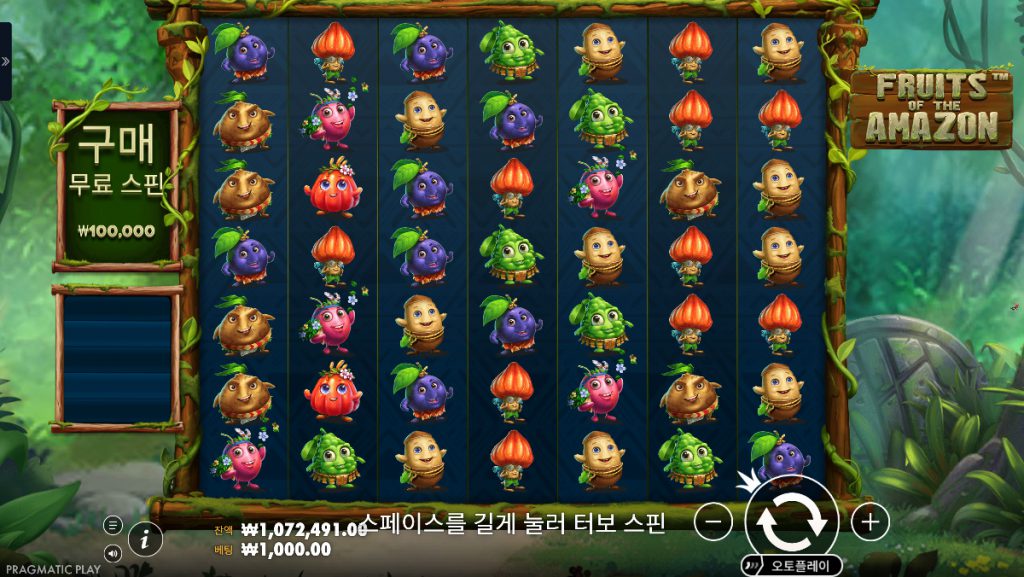Spin the reels with the circular arrow button

point(791,521)
